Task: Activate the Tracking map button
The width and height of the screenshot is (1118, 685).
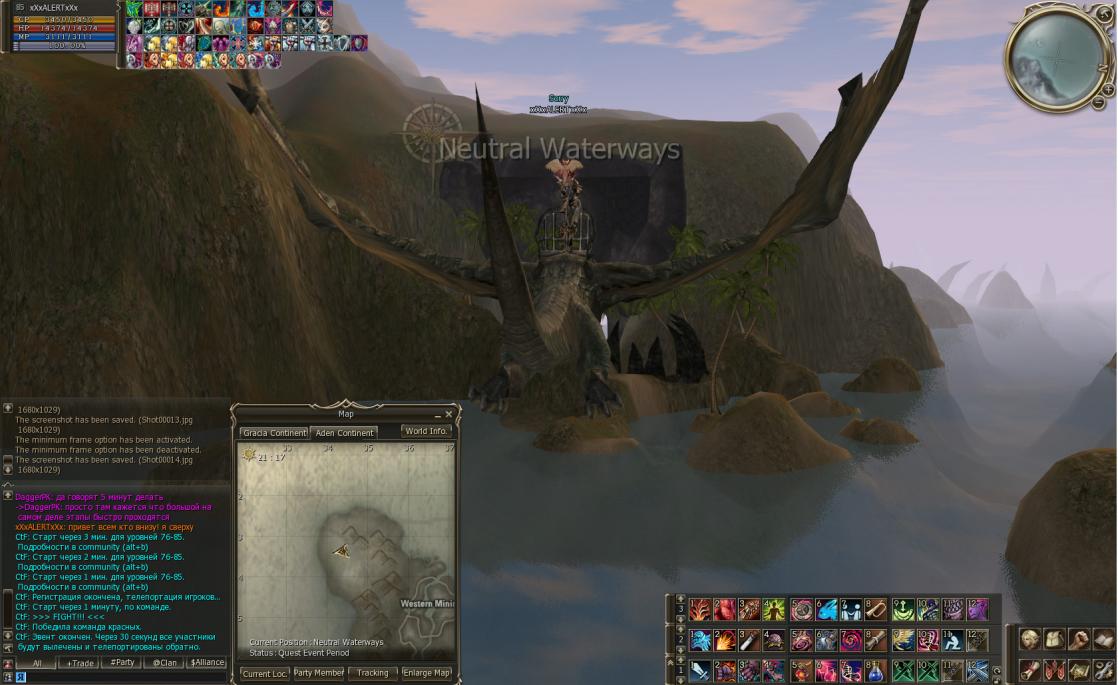Action: [x=372, y=673]
